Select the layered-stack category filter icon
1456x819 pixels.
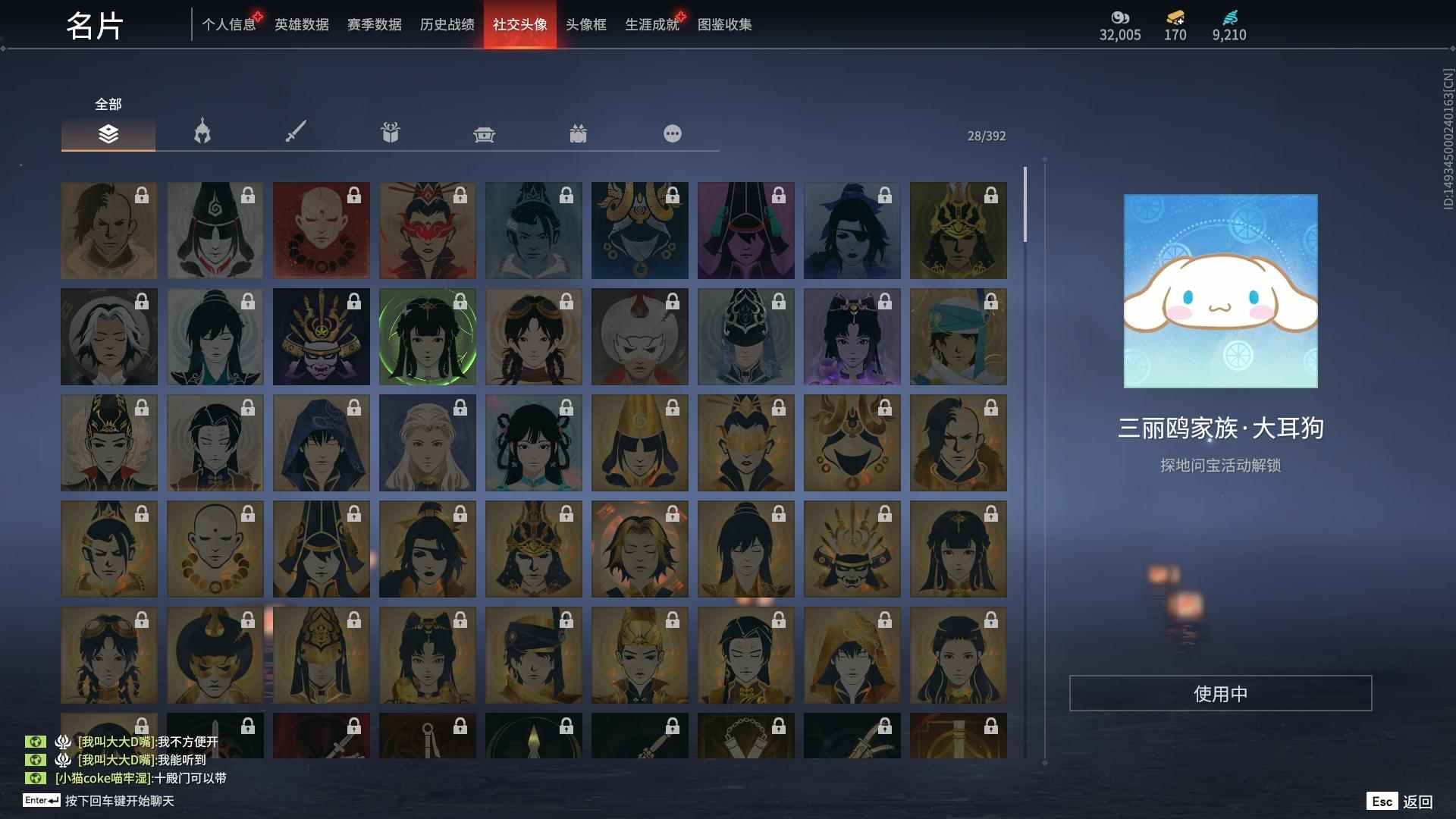coord(108,133)
